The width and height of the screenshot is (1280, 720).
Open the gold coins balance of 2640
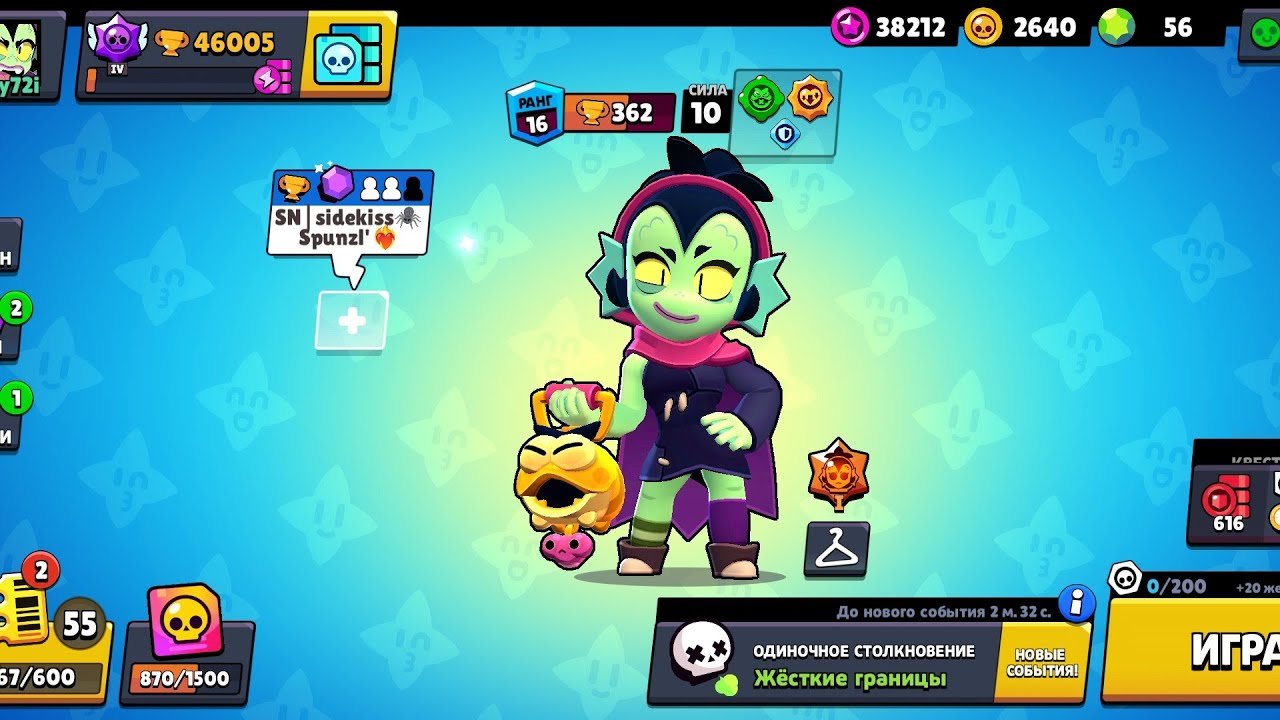1025,27
